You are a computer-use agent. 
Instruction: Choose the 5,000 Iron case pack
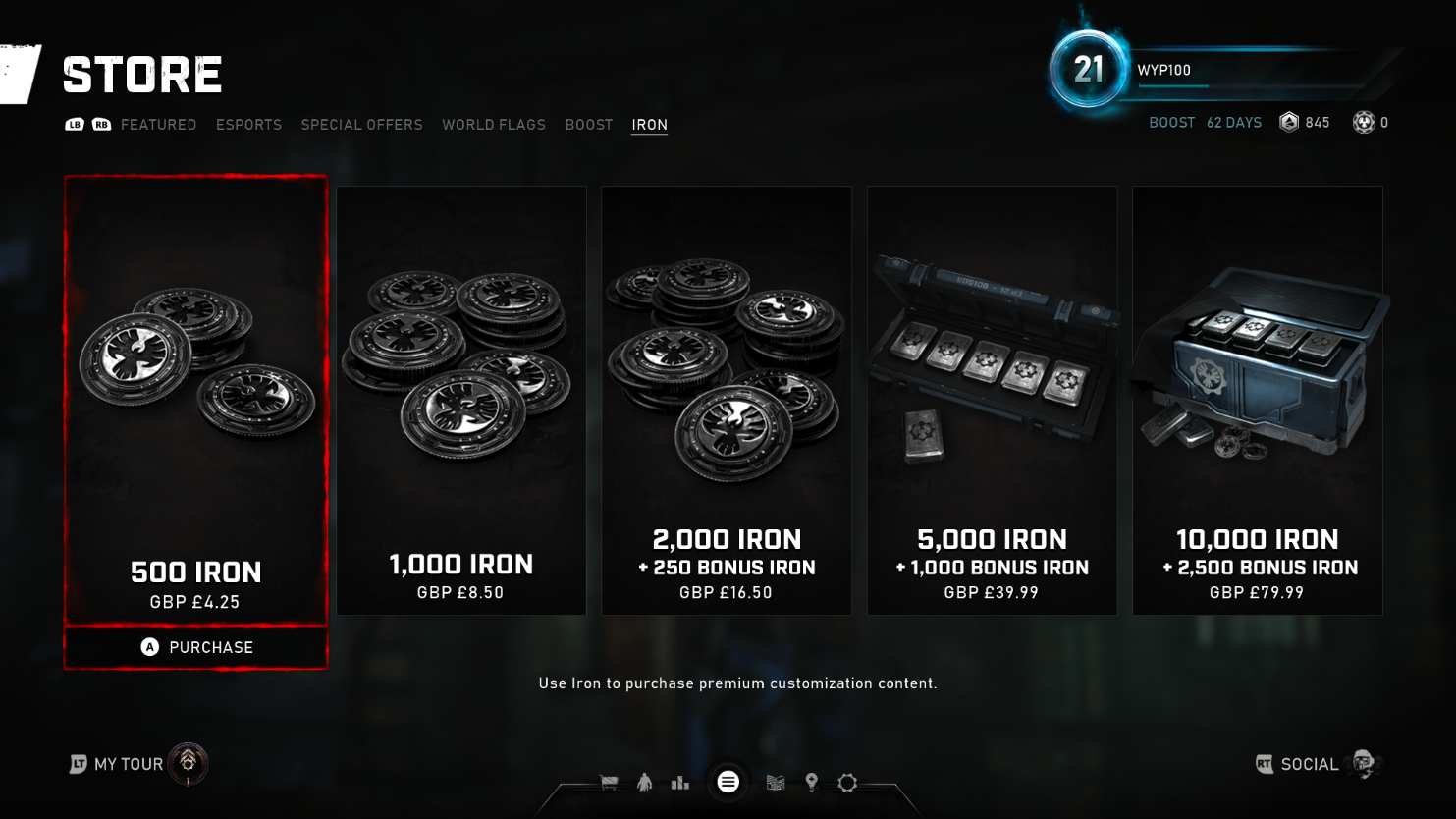(992, 400)
